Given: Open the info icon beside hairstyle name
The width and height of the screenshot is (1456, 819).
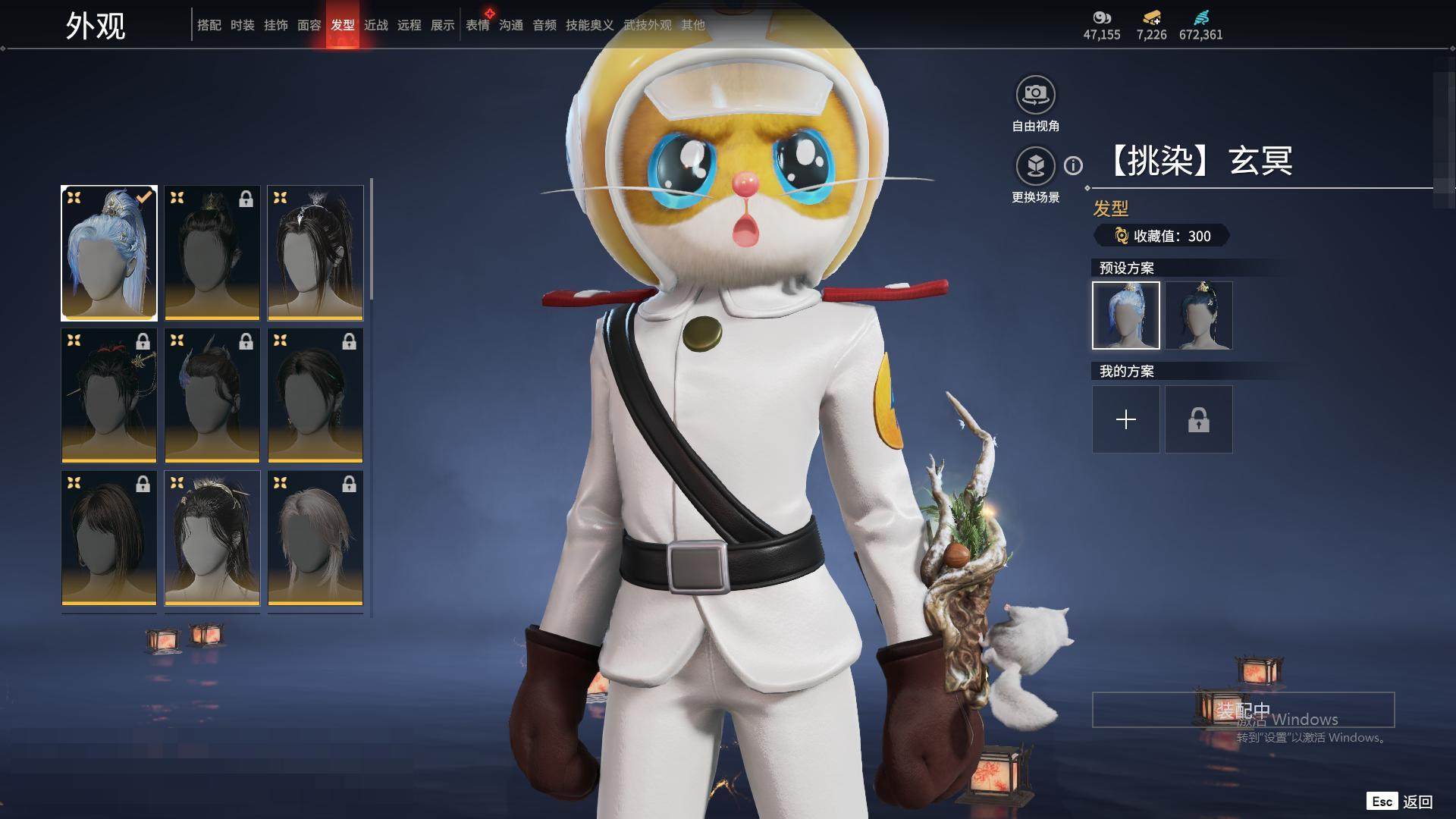Looking at the screenshot, I should click(x=1073, y=165).
